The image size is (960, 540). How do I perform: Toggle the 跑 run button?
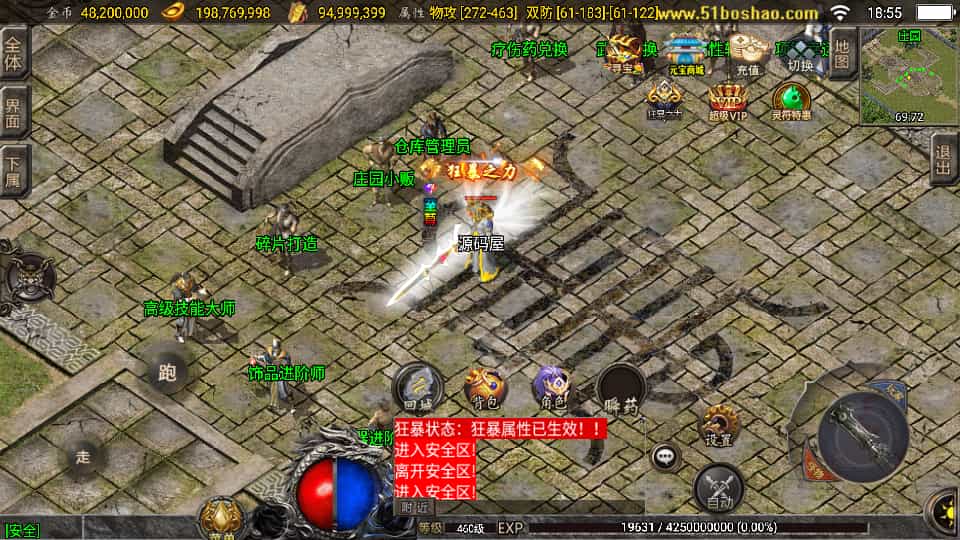(166, 373)
